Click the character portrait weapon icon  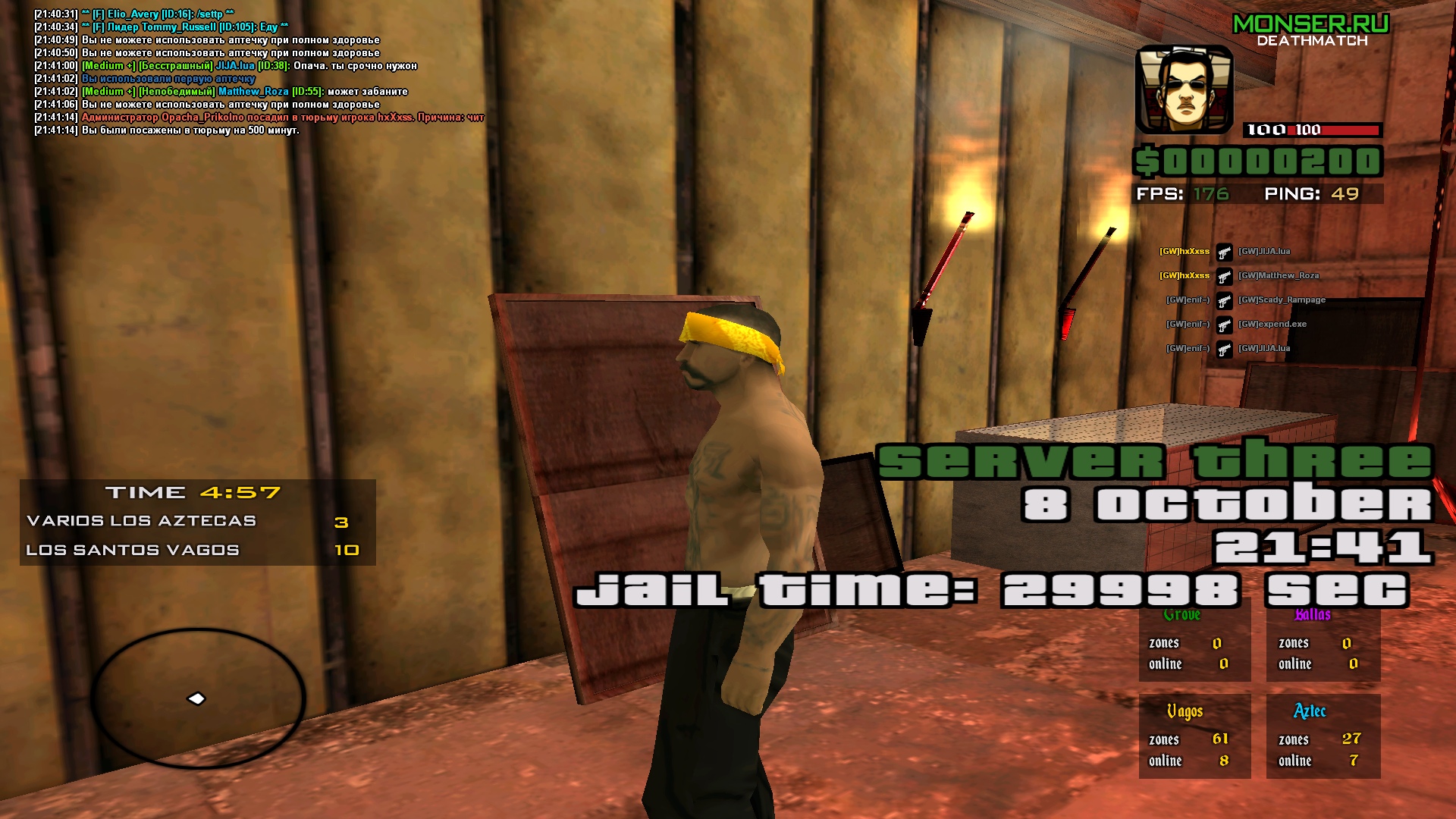click(1184, 89)
